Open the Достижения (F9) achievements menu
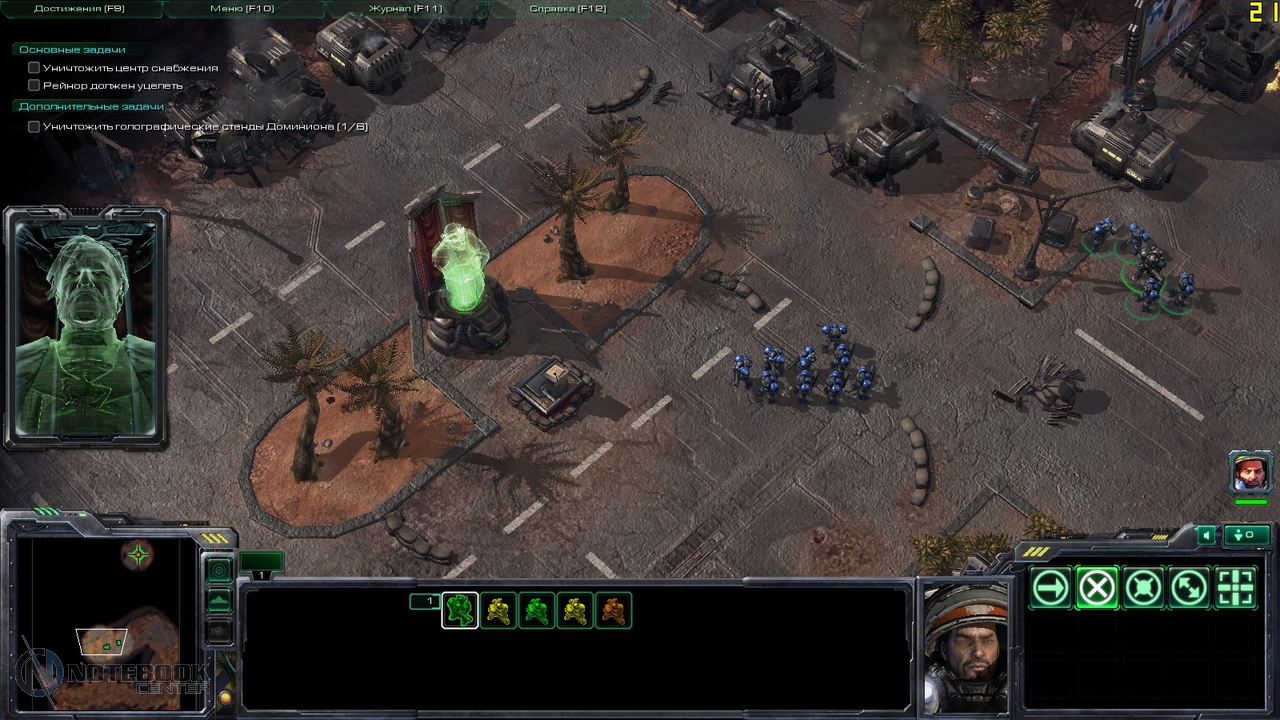The height and width of the screenshot is (720, 1280). 79,9
